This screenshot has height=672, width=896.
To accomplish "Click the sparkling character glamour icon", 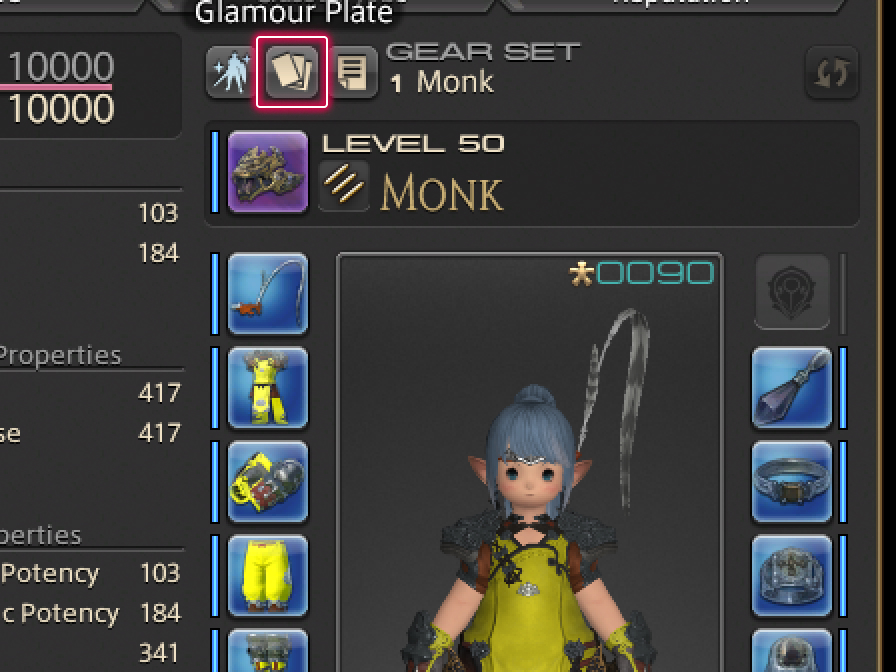I will pos(229,73).
